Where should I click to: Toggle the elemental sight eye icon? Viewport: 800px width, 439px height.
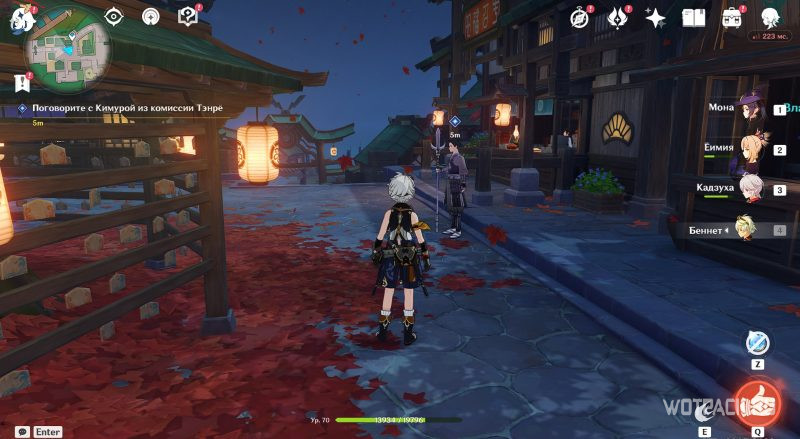tap(114, 17)
